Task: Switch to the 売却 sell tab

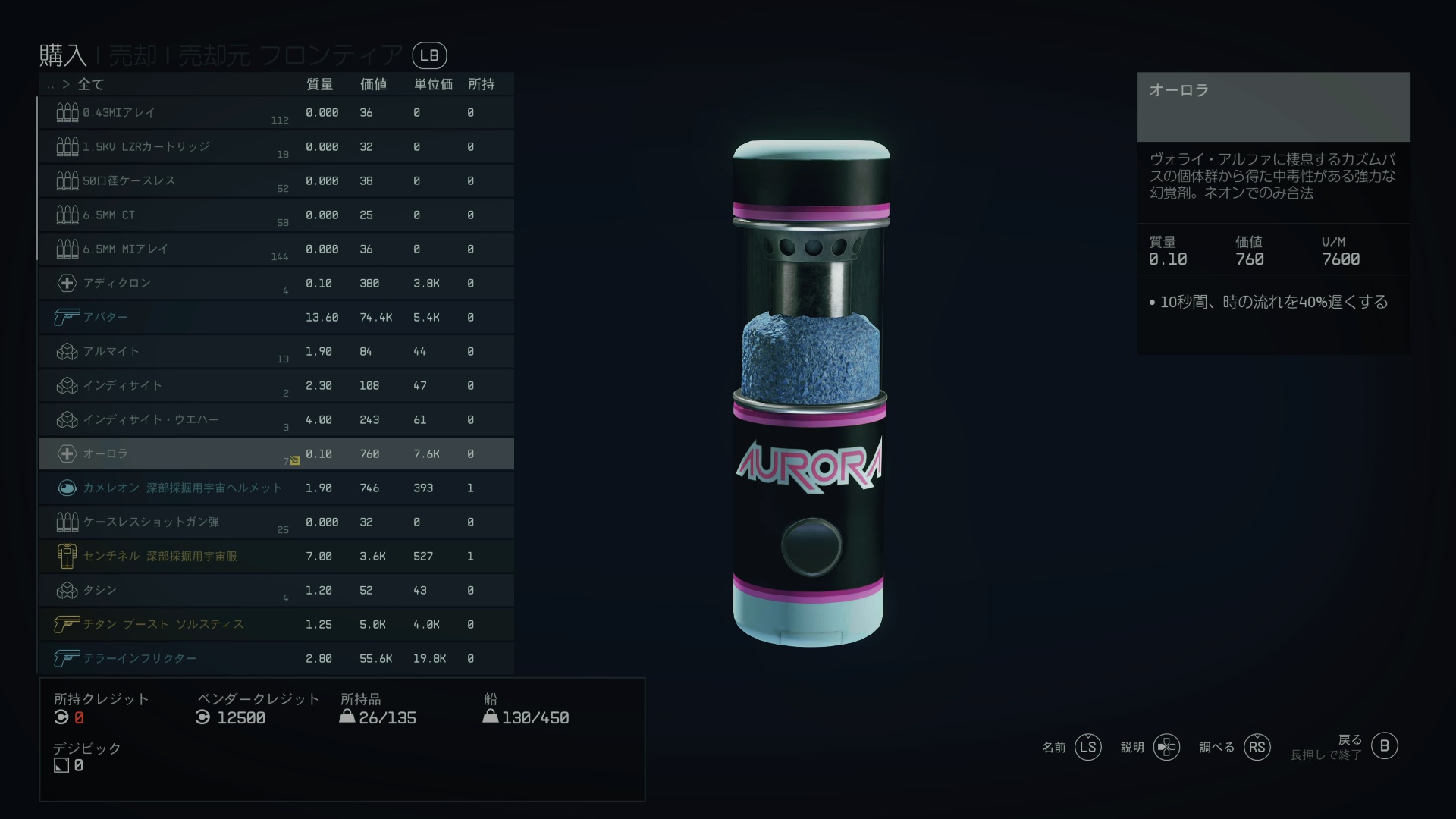Action: tap(133, 55)
